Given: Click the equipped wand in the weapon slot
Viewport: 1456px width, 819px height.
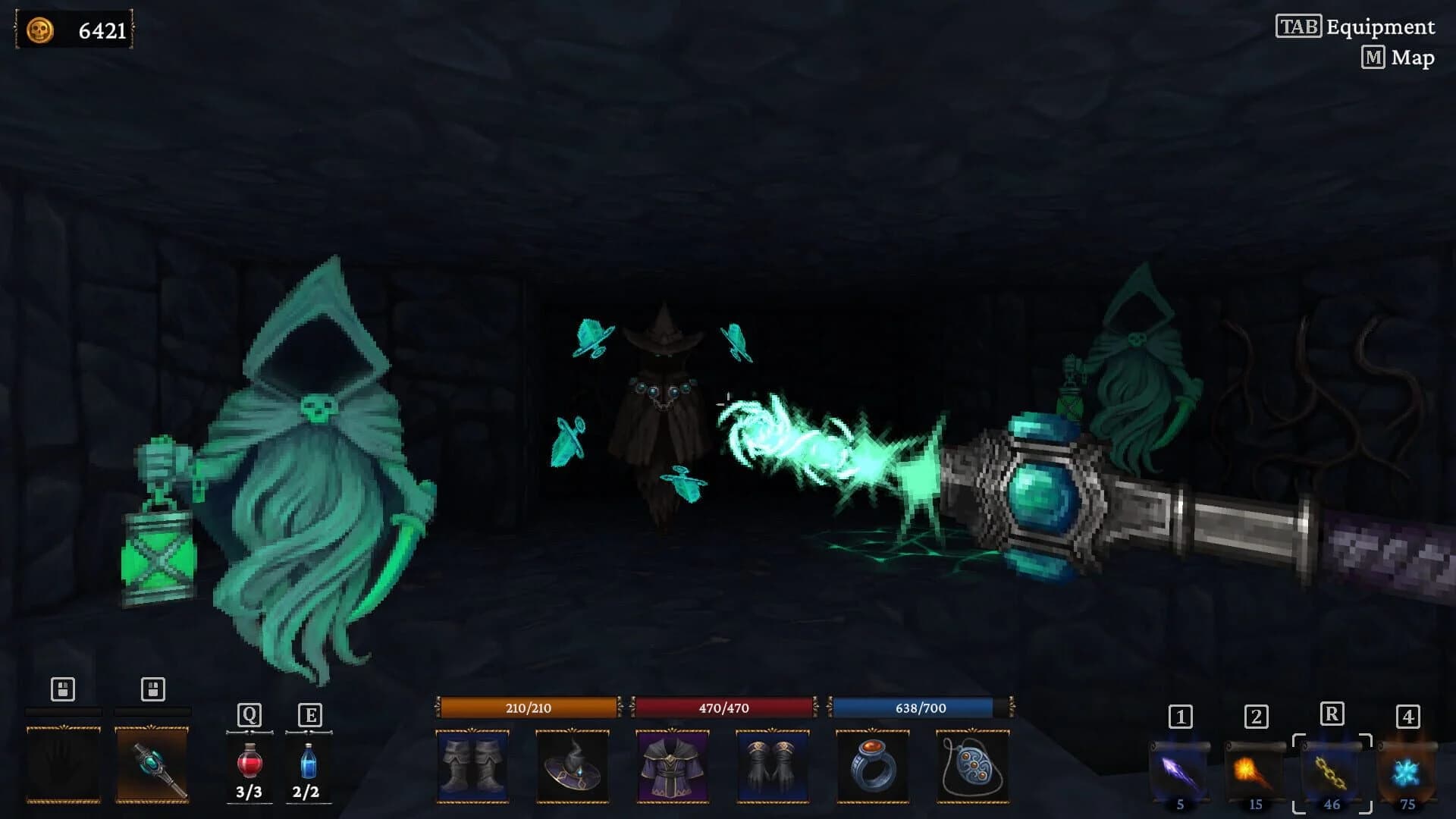Looking at the screenshot, I should coord(151,764).
